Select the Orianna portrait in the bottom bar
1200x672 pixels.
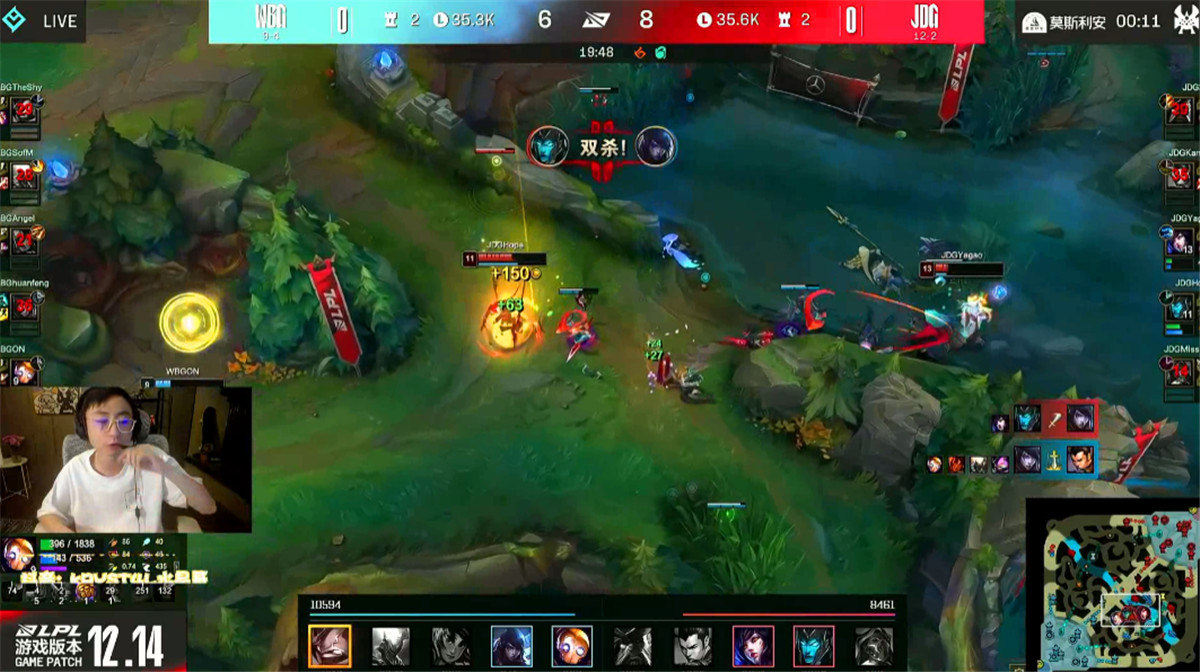tap(572, 646)
